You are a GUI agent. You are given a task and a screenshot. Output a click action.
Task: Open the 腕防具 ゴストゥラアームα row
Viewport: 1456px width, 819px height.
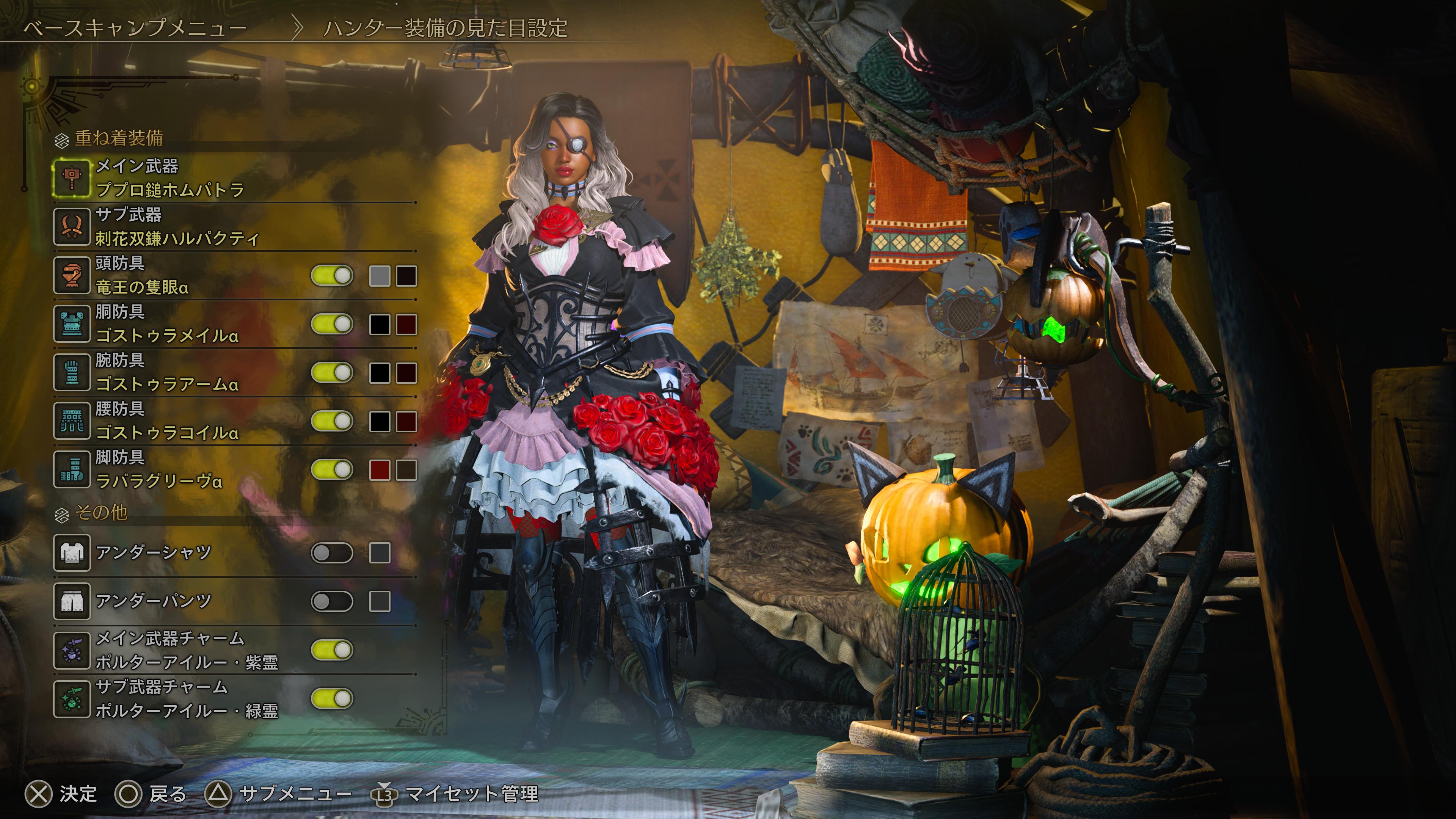coord(167,372)
